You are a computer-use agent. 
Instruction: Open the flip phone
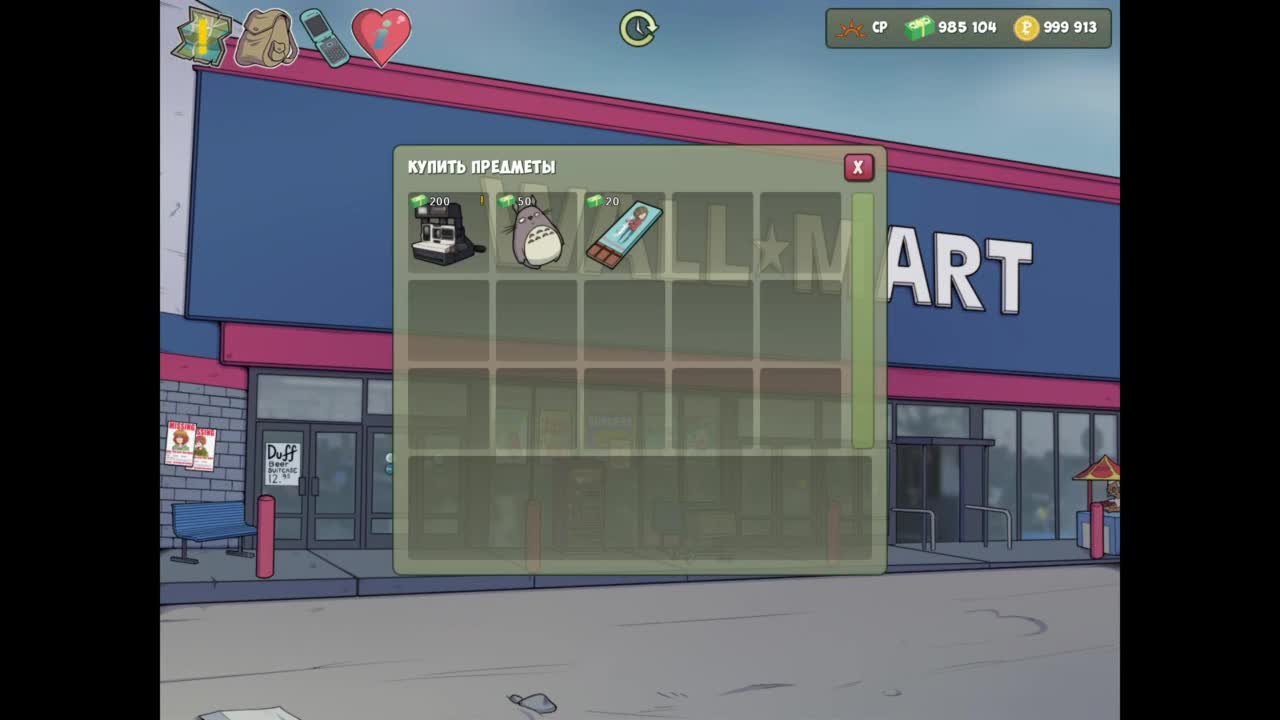point(324,37)
